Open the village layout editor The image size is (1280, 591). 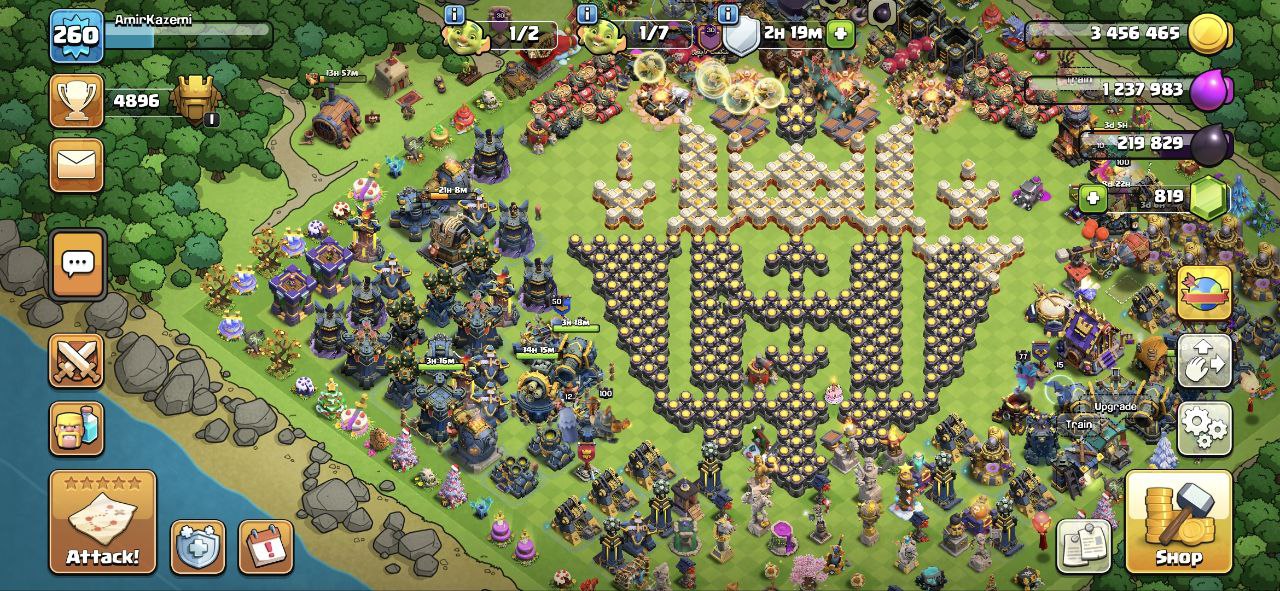1204,361
